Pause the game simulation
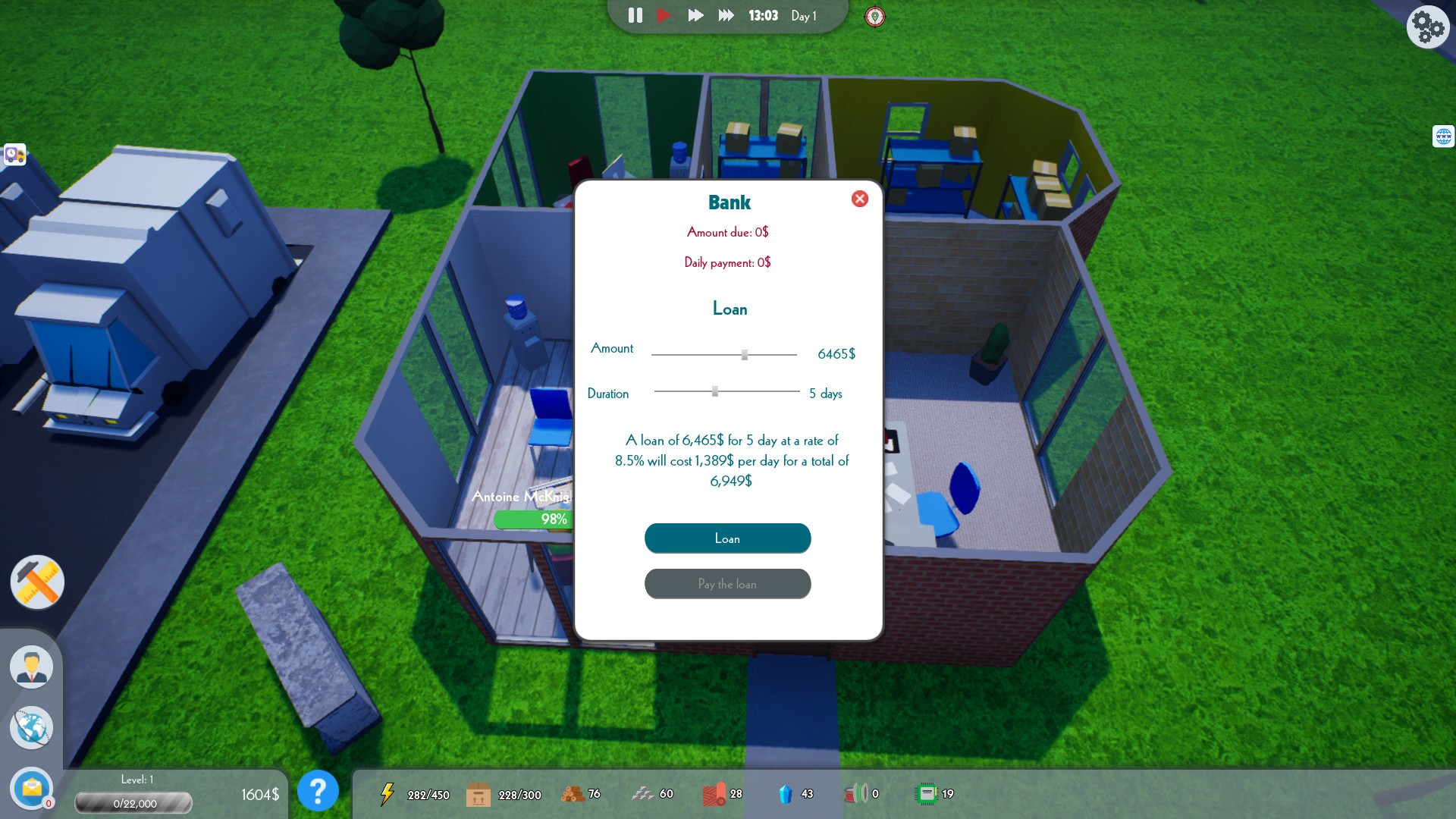This screenshot has width=1456, height=819. [x=635, y=14]
